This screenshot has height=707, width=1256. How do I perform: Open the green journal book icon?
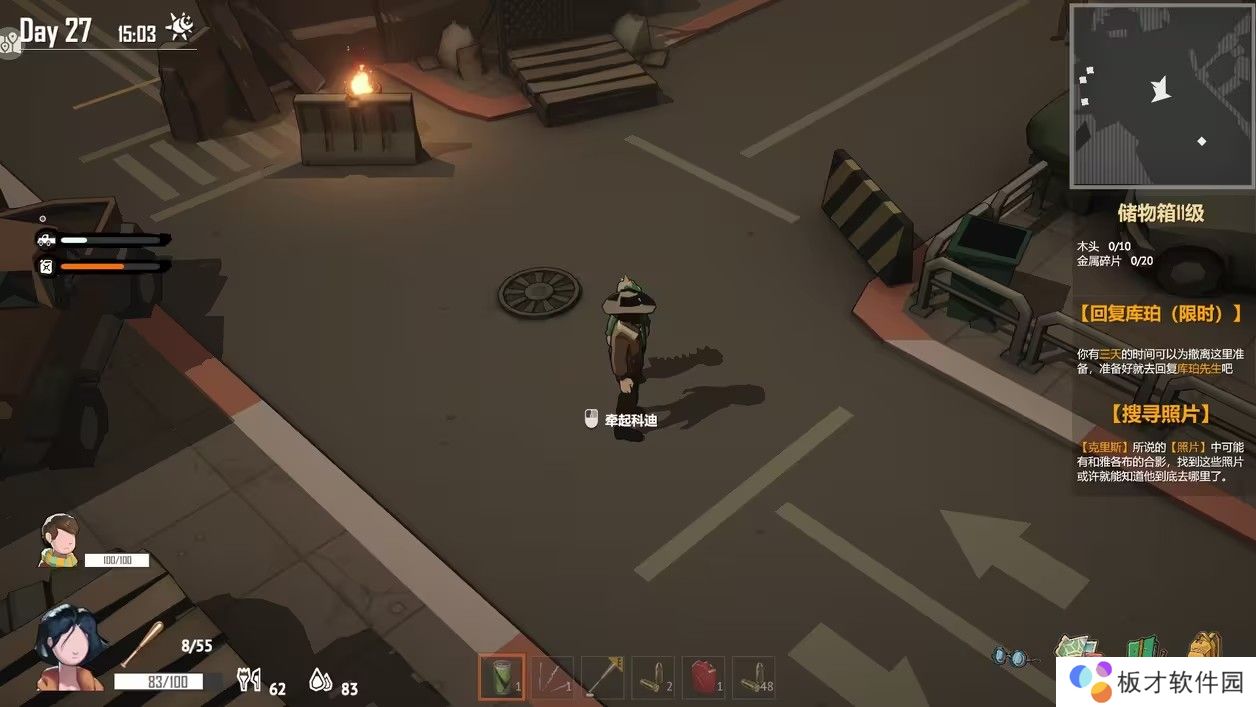click(1144, 650)
